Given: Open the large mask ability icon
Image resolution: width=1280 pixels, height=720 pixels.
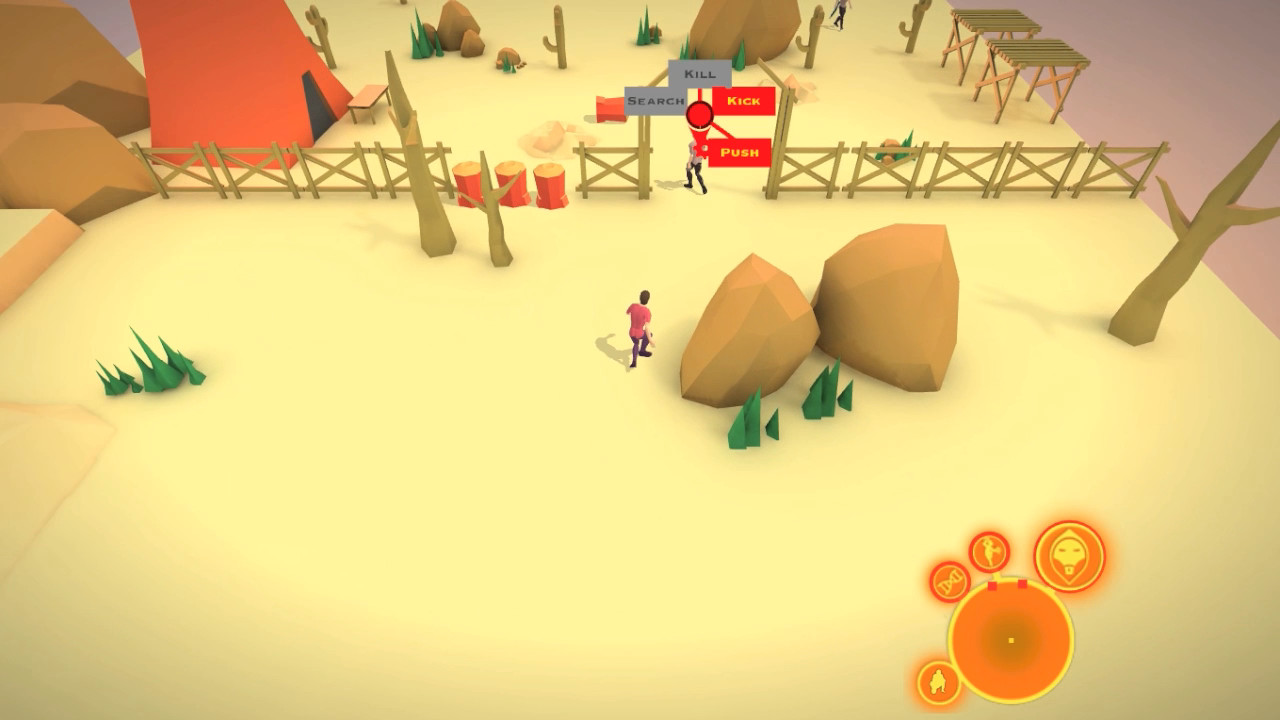Looking at the screenshot, I should click(x=1067, y=556).
